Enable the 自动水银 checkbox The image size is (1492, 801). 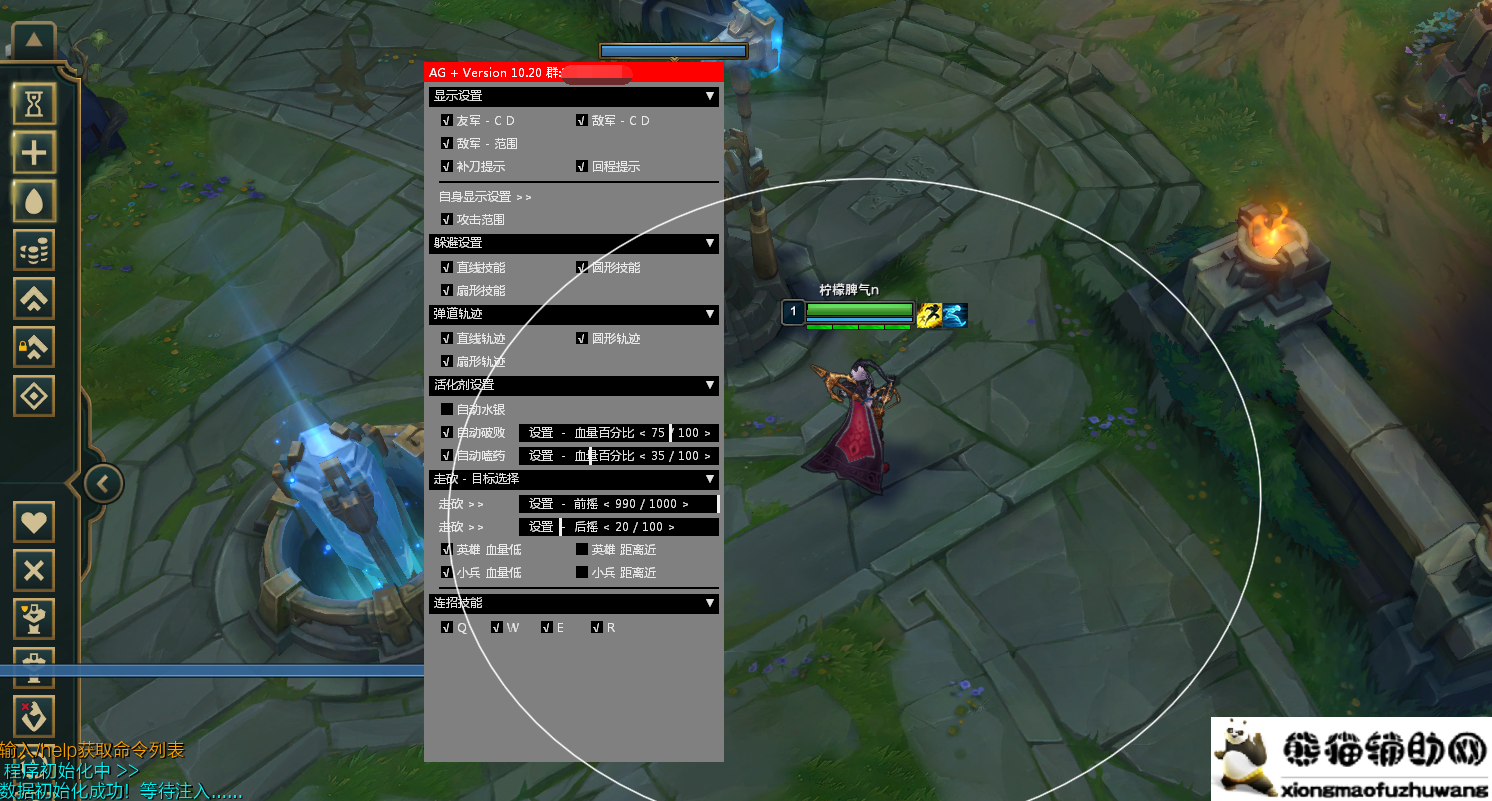(x=447, y=409)
